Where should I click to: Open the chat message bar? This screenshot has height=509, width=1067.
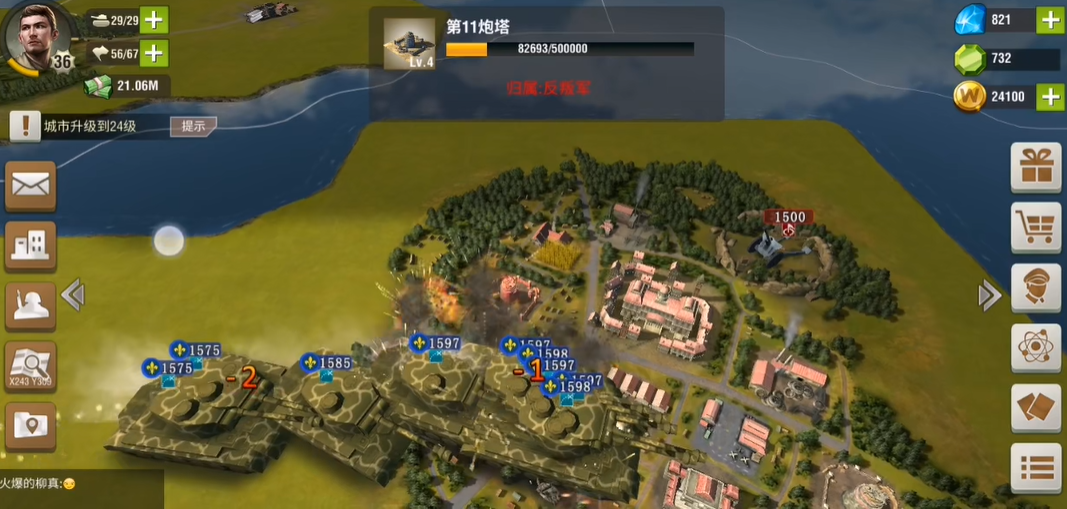(x=80, y=484)
